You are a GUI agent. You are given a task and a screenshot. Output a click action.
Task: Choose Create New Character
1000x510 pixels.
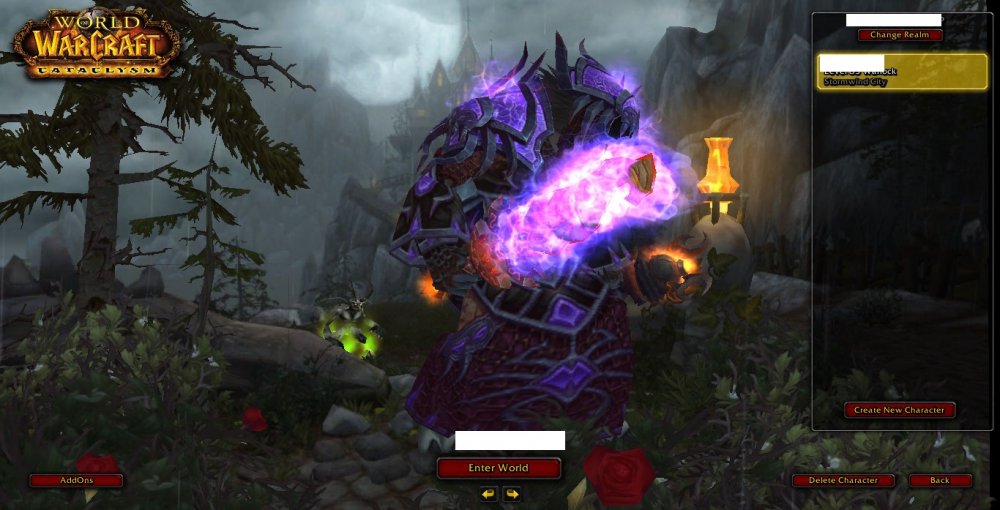[899, 410]
